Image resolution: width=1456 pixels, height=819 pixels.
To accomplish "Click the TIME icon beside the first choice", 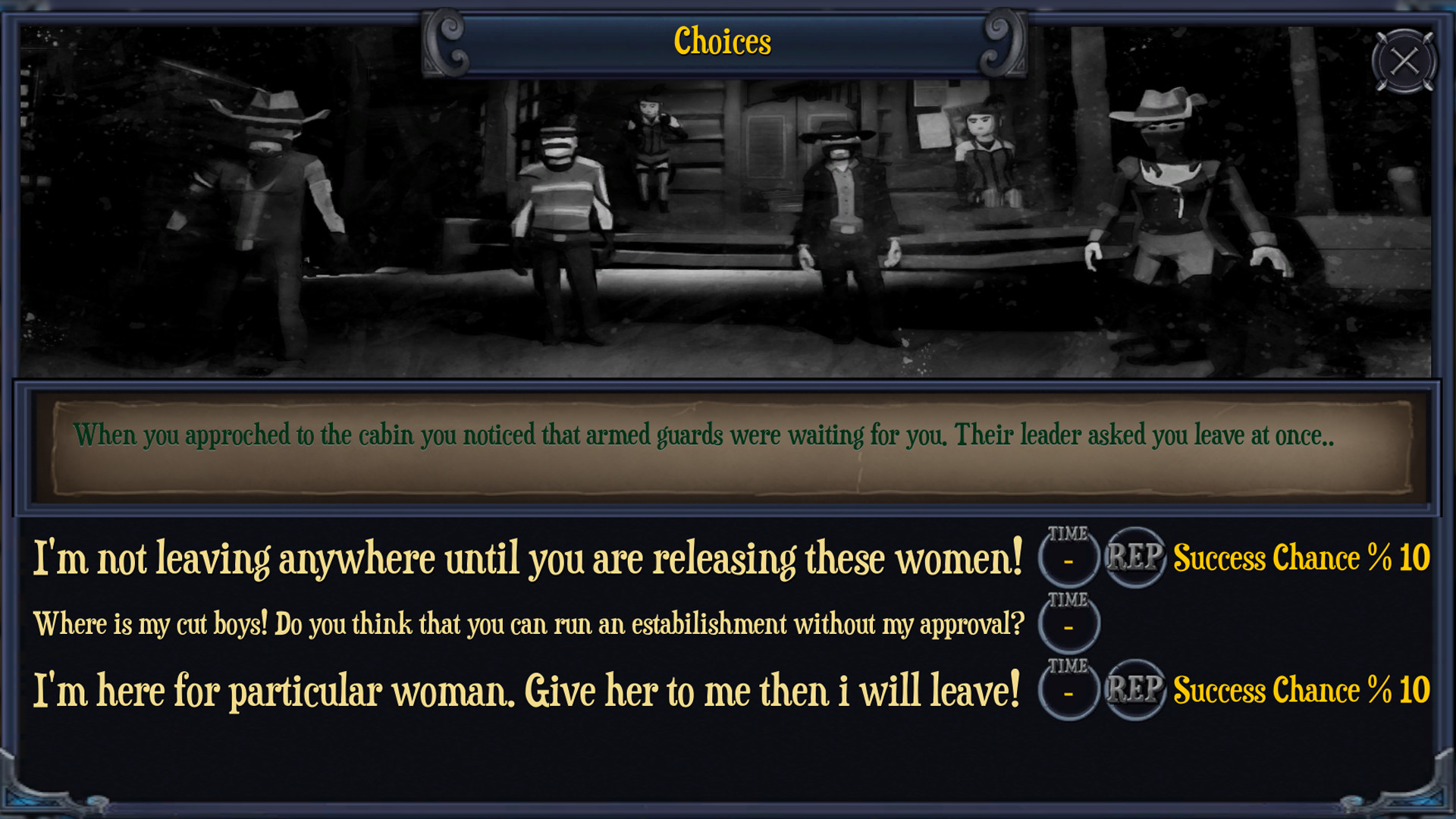I will 1068,557.
